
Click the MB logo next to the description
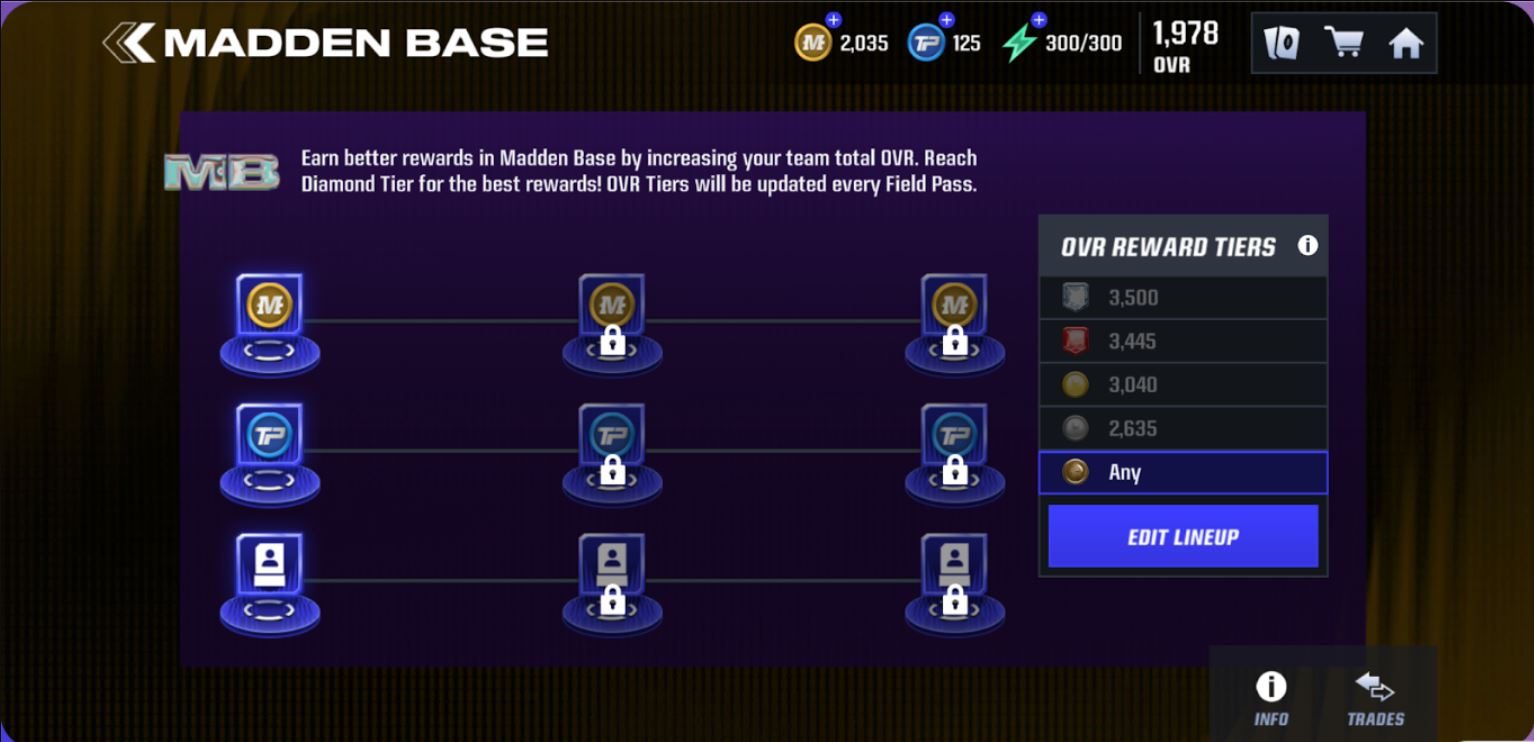tap(224, 170)
